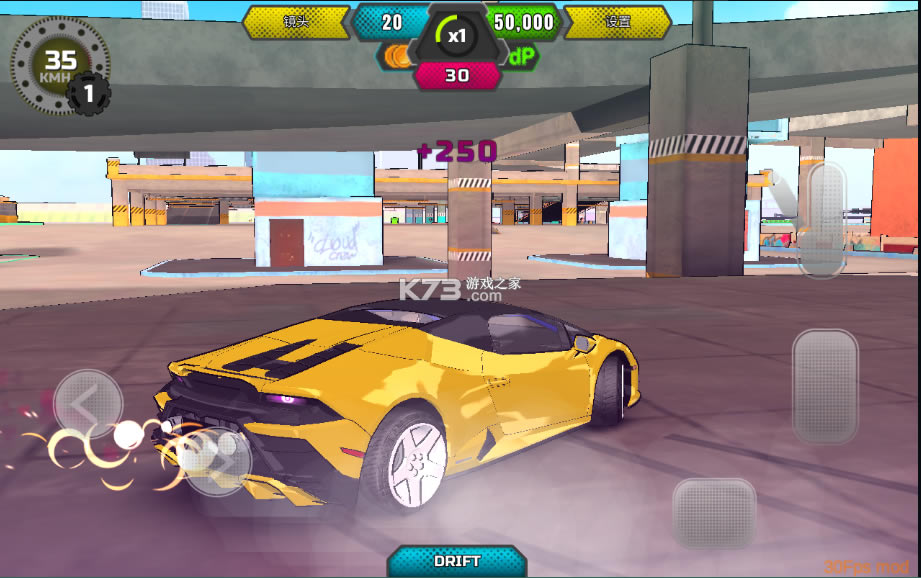Steer left with the left arrow button
921x578 pixels.
[88, 404]
